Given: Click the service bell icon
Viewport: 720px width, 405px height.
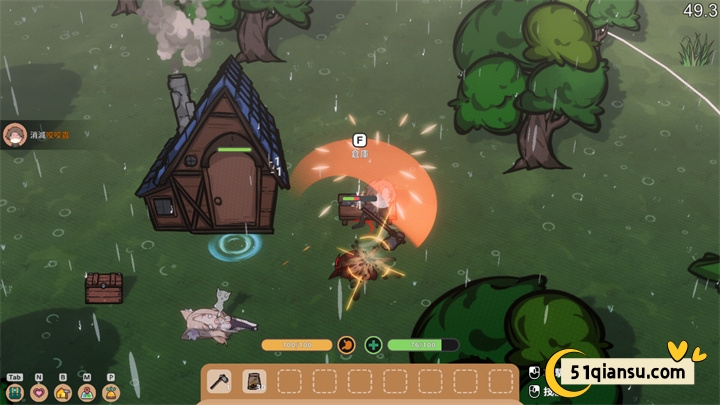Looking at the screenshot, I should point(111,392).
